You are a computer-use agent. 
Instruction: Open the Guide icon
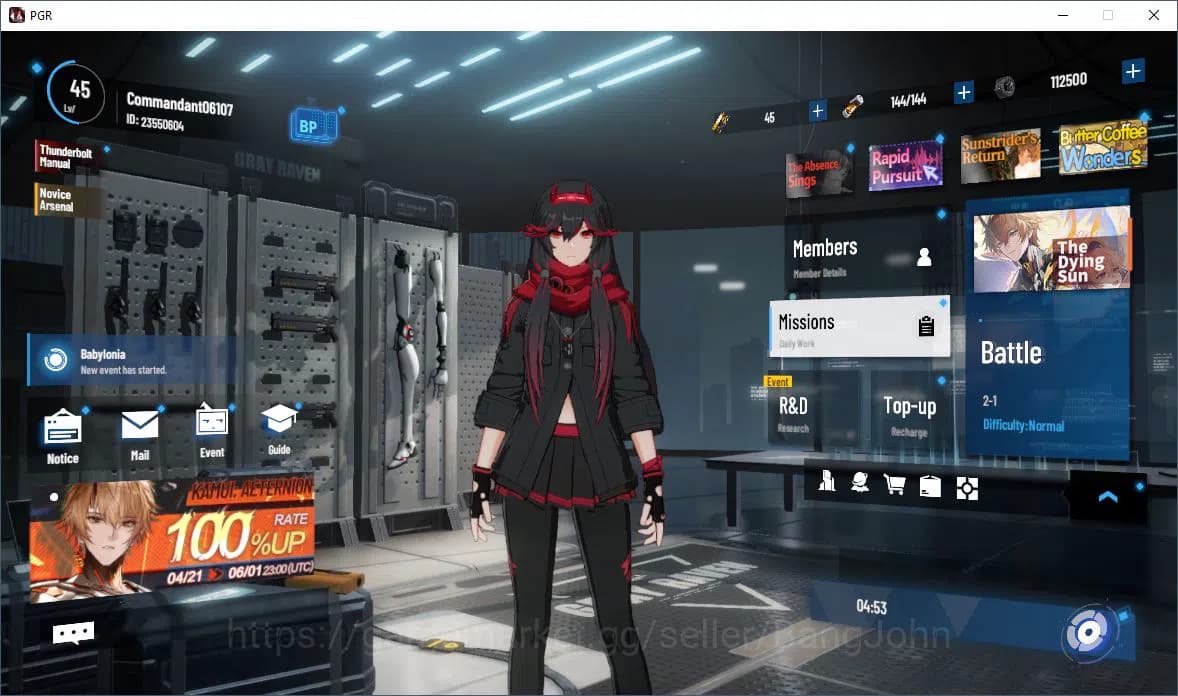pos(279,429)
